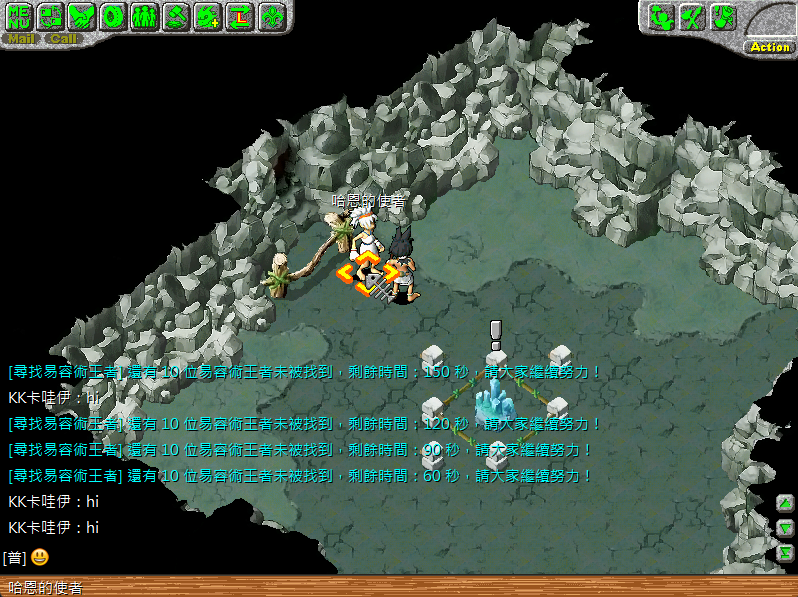Click the chat down arrow button

pos(786,527)
